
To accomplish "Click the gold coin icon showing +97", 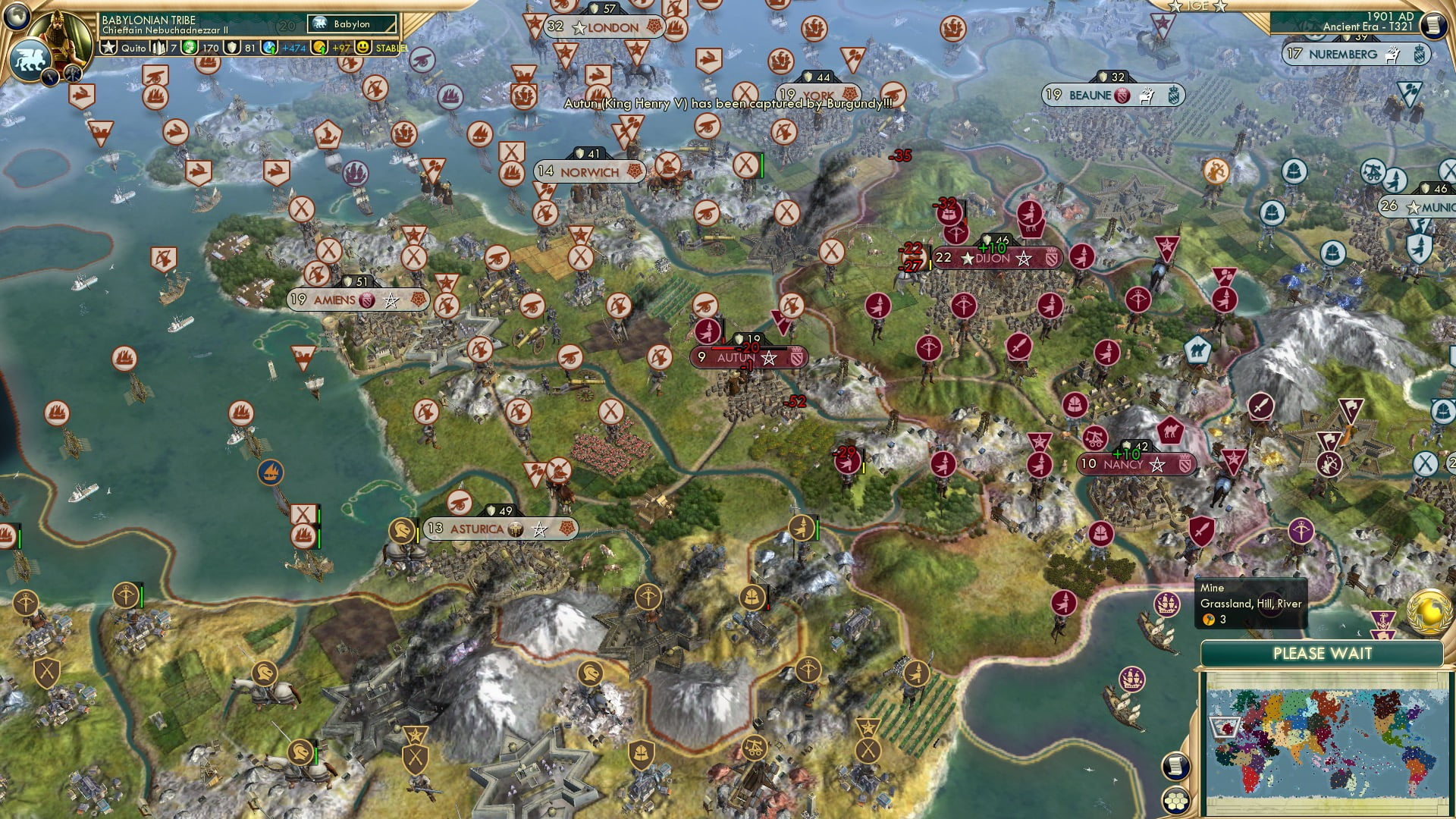I will tap(320, 48).
